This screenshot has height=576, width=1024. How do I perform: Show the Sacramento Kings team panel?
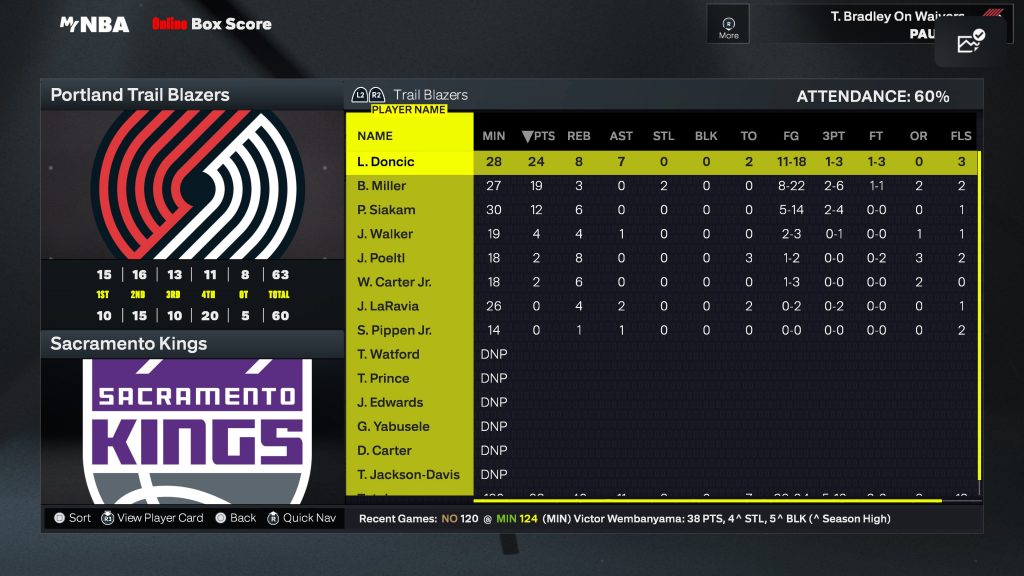129,344
